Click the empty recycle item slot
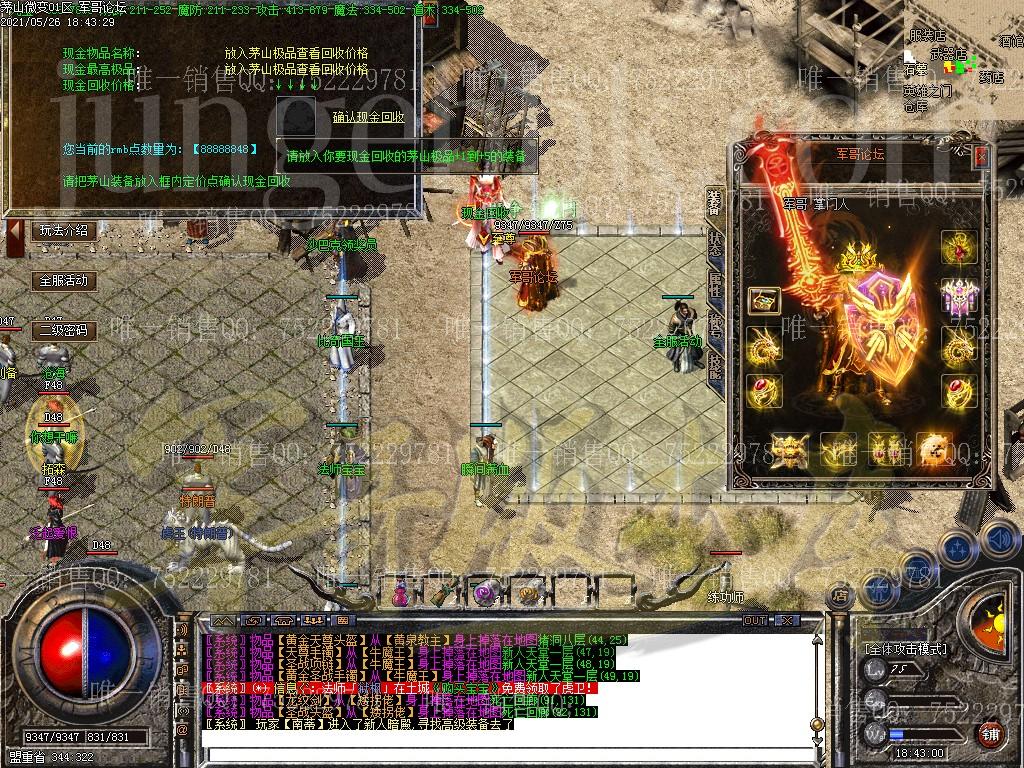 click(x=295, y=113)
